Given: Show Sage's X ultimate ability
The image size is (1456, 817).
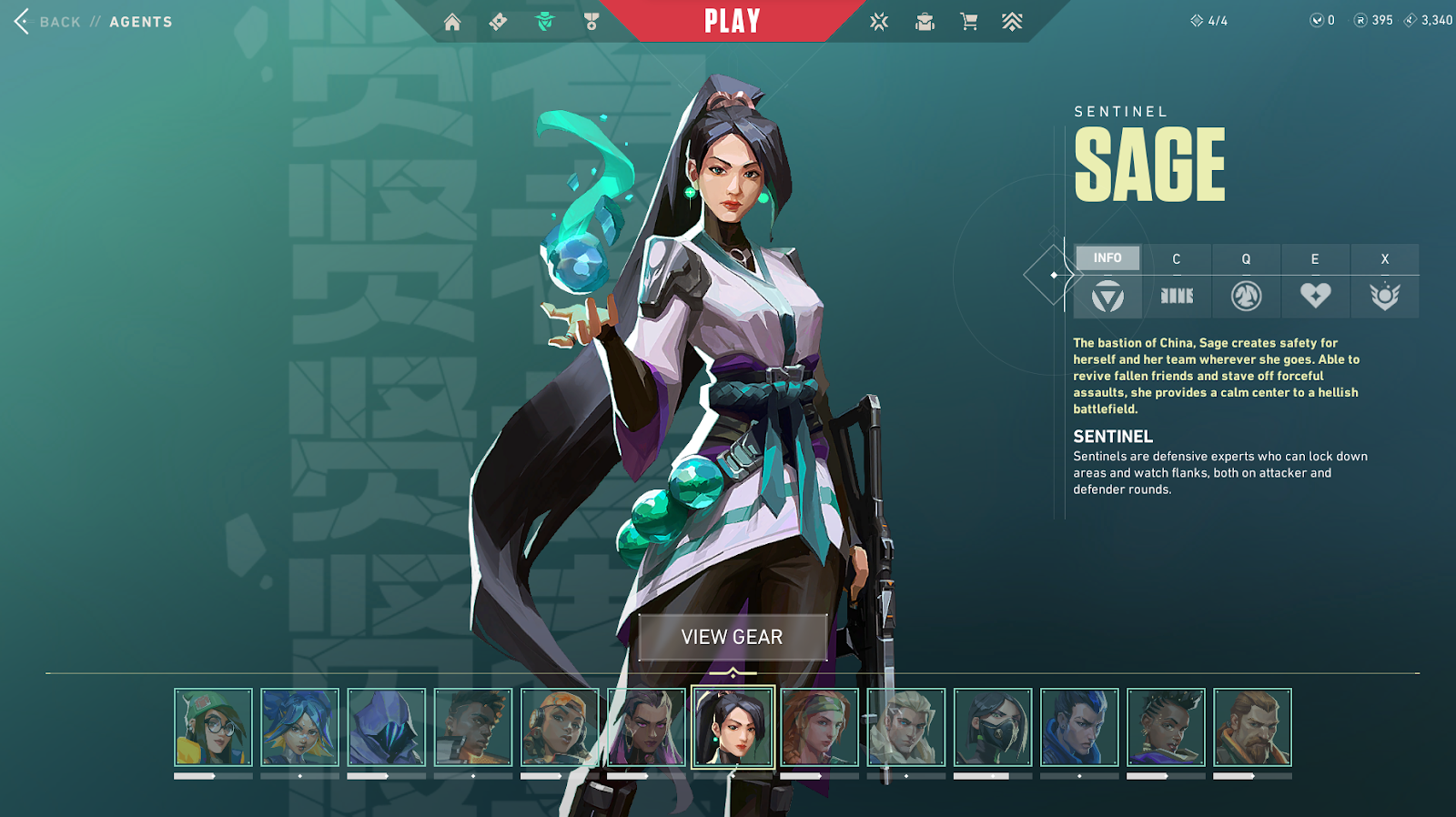Looking at the screenshot, I should click(x=1384, y=296).
